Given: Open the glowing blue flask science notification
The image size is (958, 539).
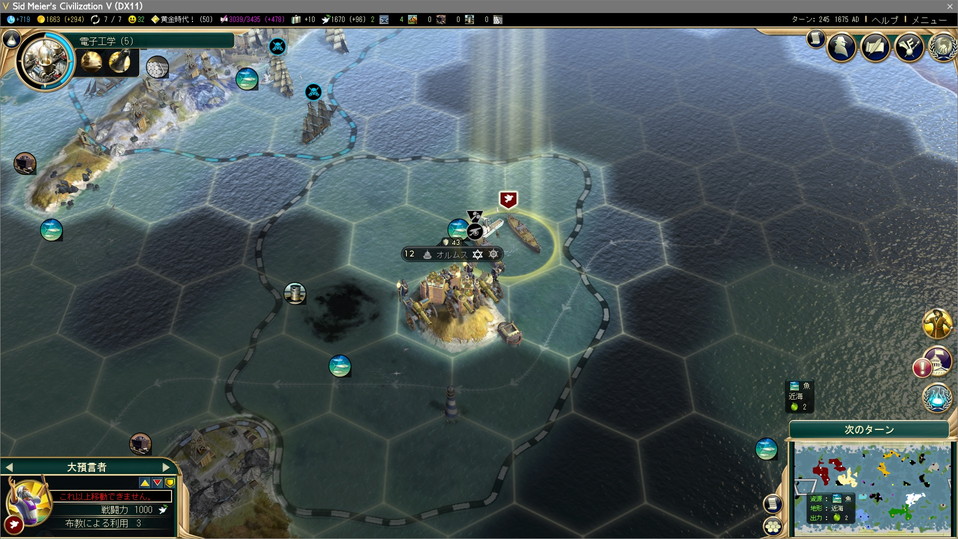Looking at the screenshot, I should point(937,397).
